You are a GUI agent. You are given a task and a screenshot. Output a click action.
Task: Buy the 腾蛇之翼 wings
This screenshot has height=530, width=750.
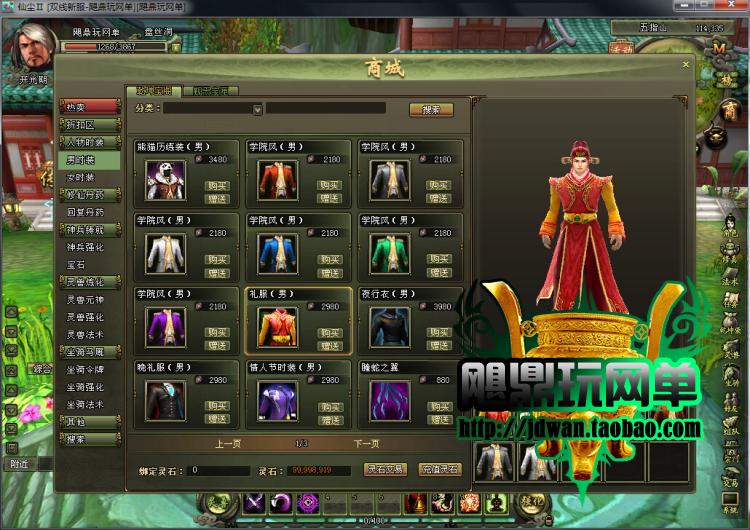440,406
